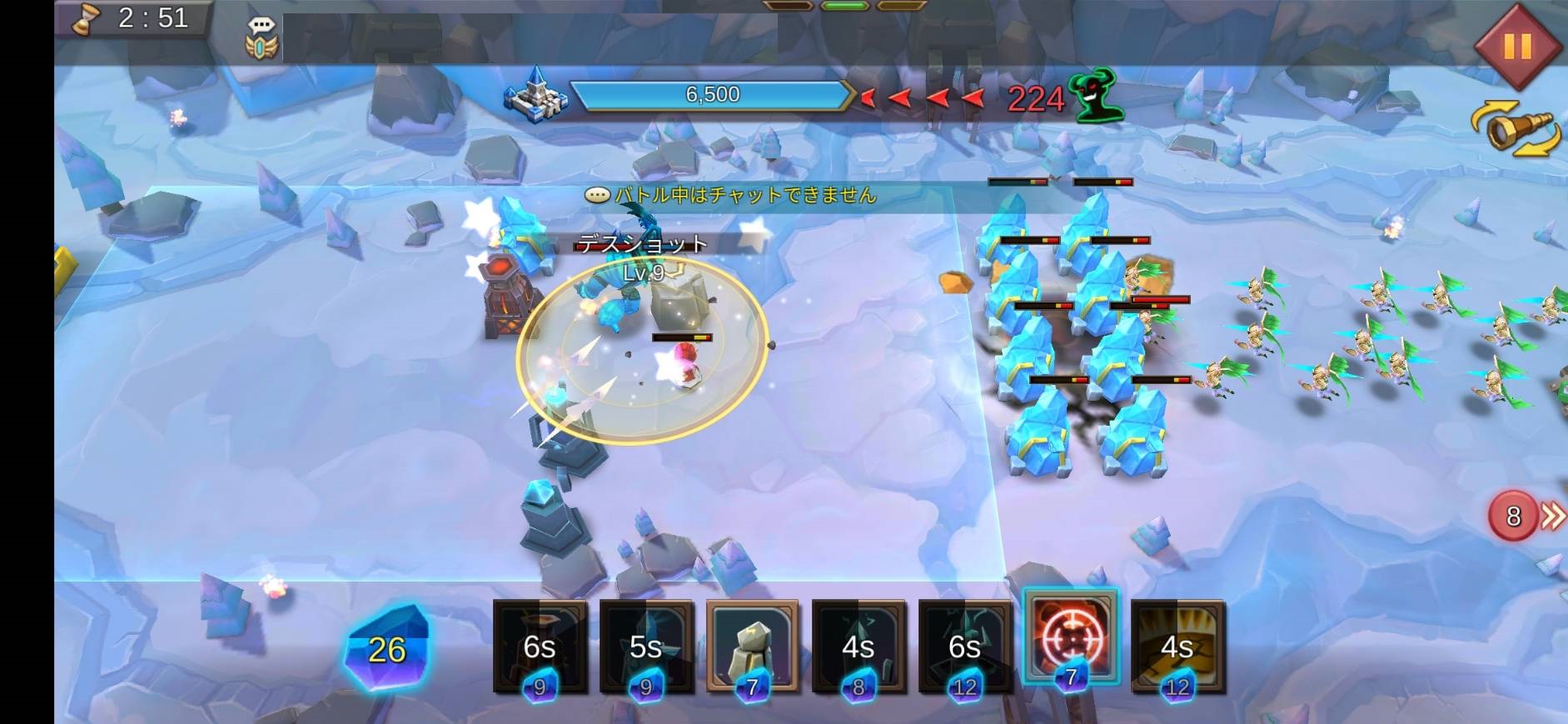Tap the blue crystal counter showing 26
1568x724 pixels.
click(x=387, y=649)
